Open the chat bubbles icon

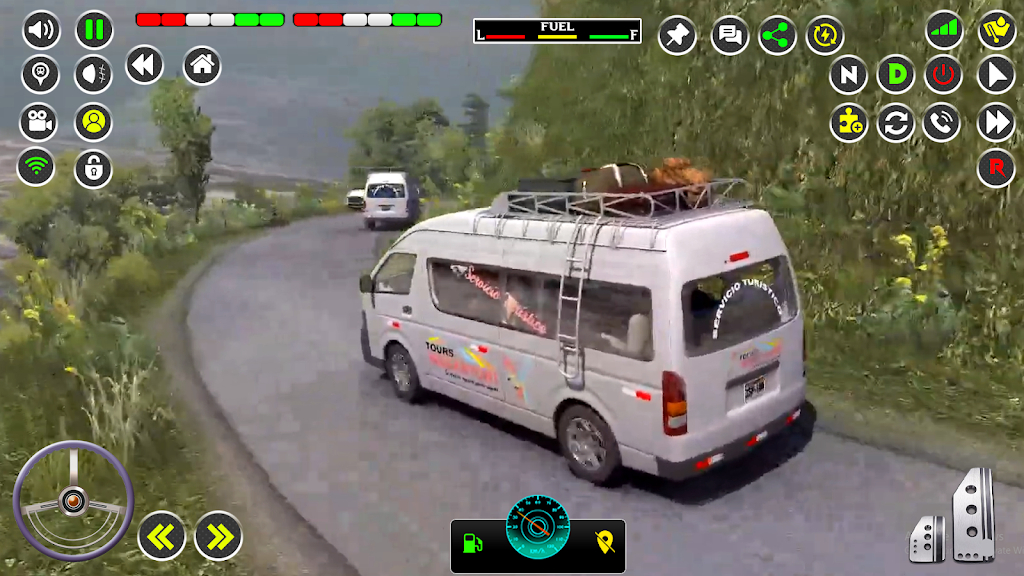coord(730,36)
